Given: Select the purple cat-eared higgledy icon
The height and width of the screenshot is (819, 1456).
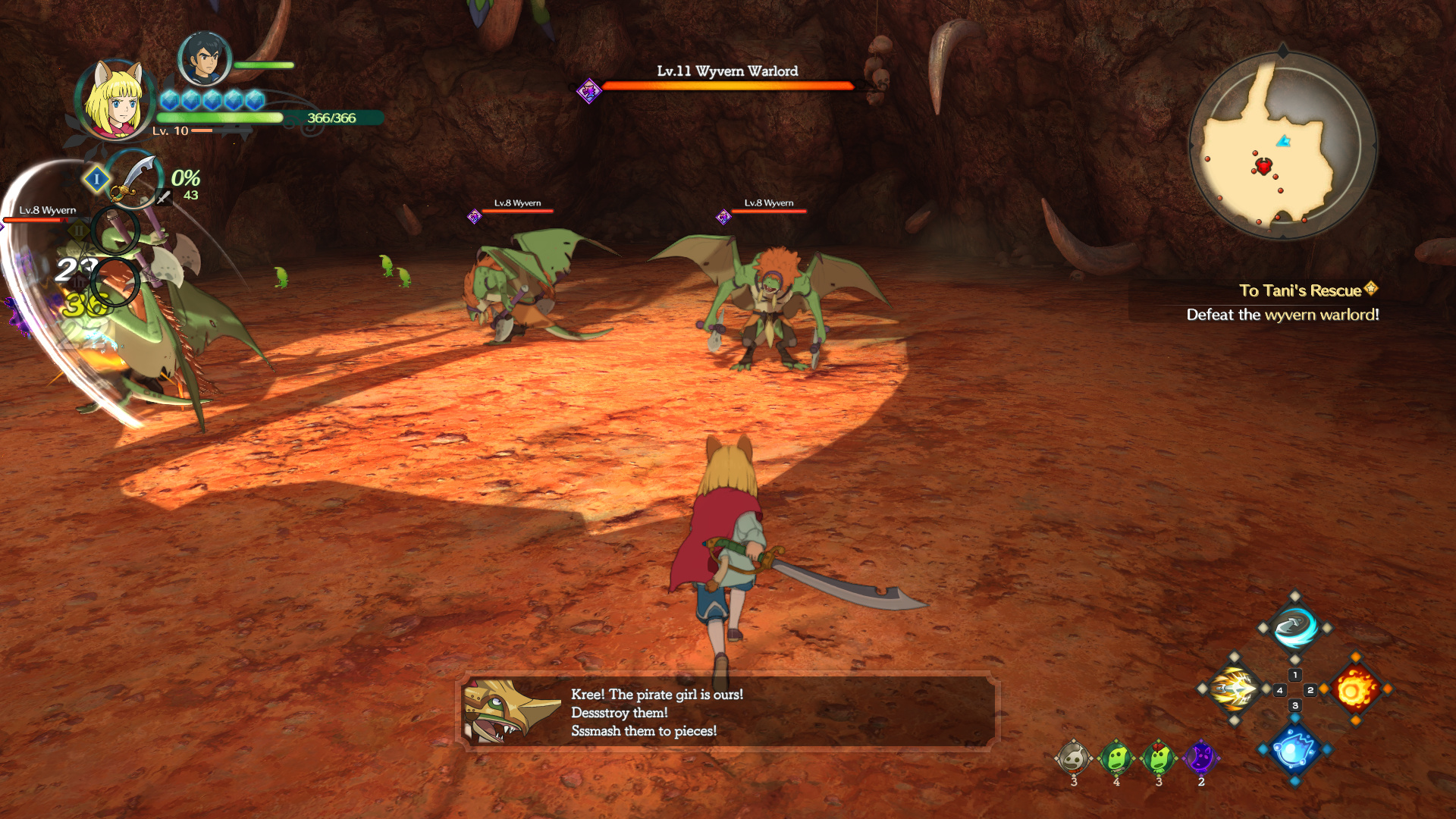Looking at the screenshot, I should click(x=1201, y=758).
